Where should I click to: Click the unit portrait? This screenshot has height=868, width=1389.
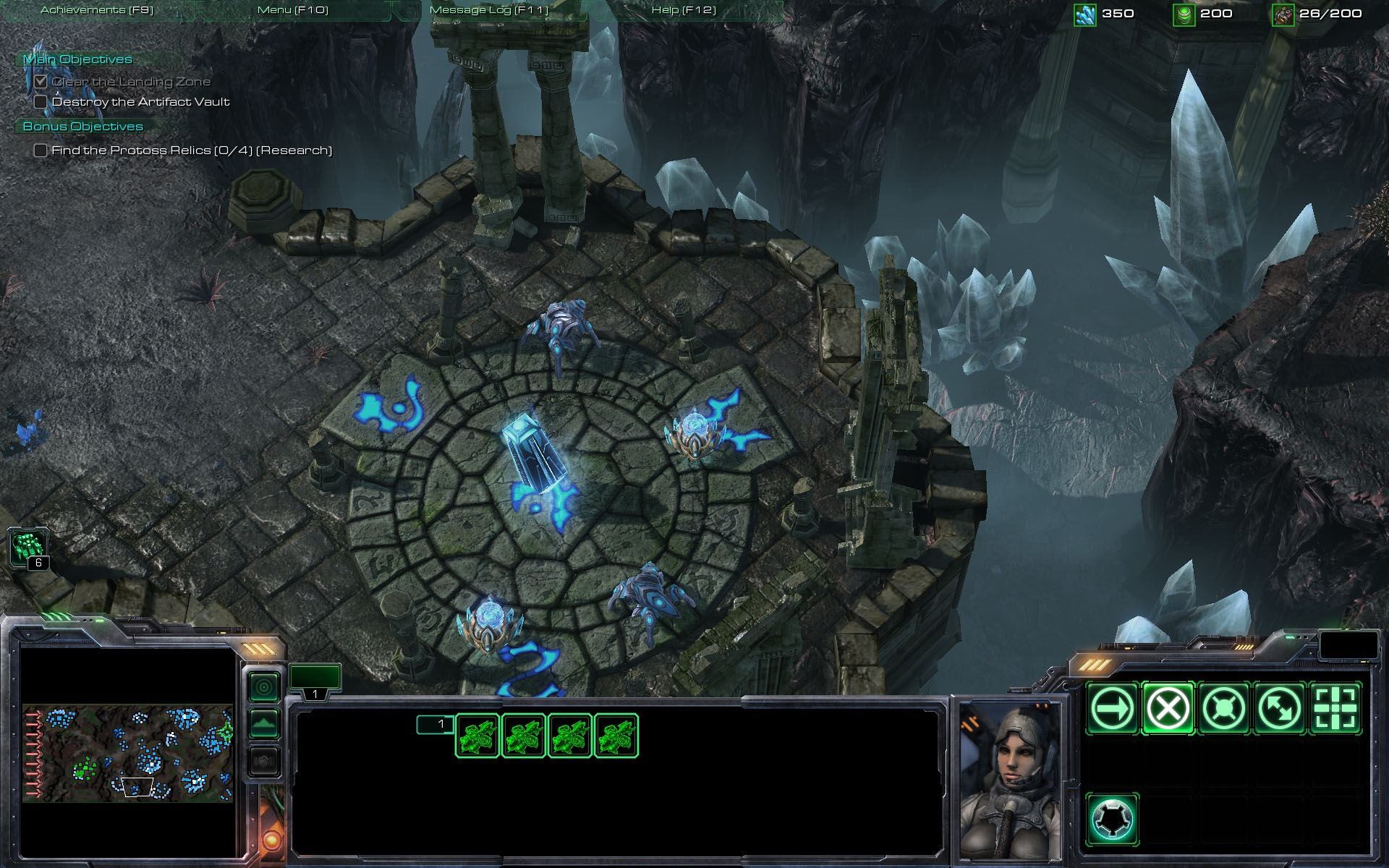point(1011,778)
